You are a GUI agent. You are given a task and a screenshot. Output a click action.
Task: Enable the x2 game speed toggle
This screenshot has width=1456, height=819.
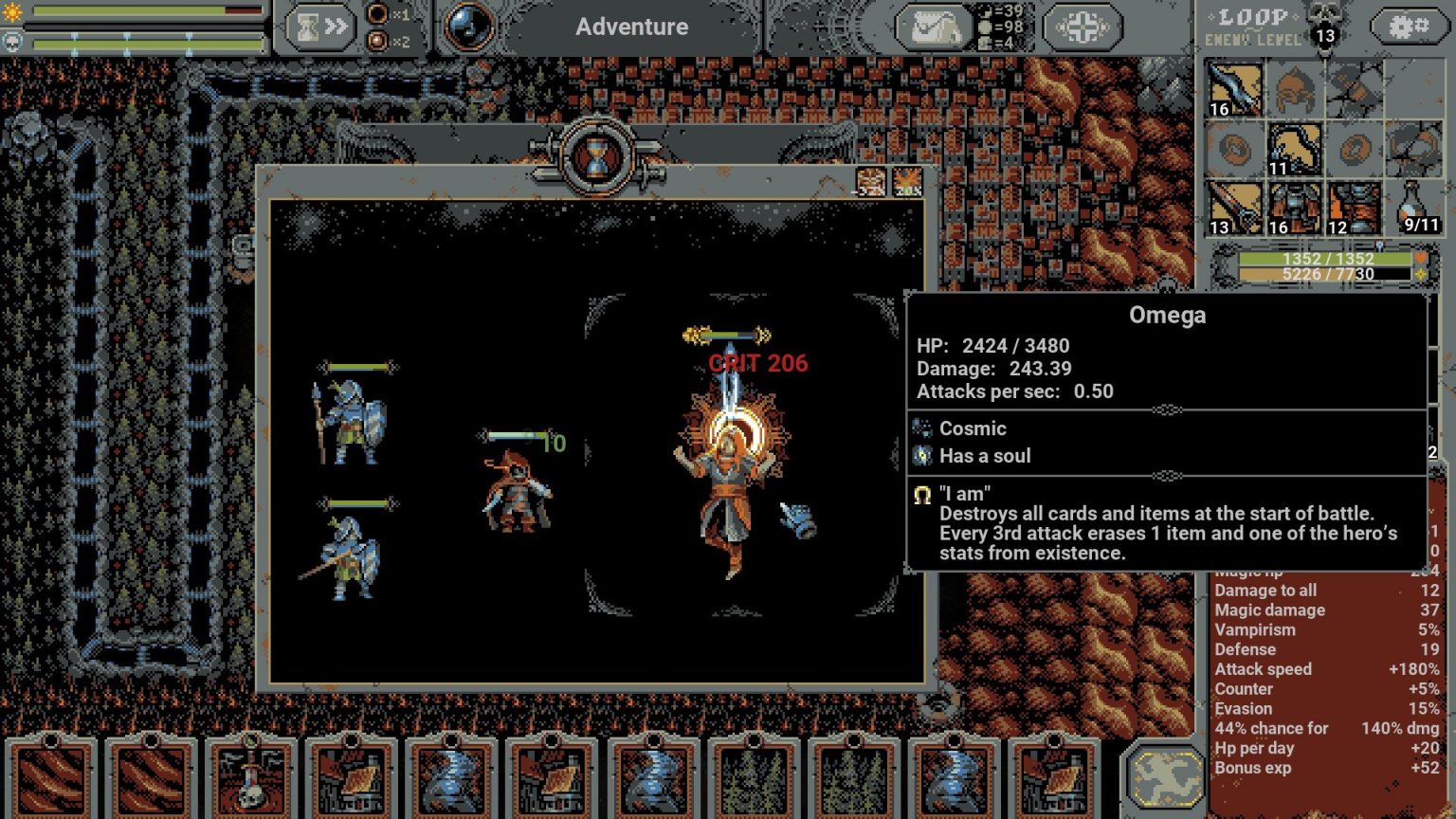click(377, 42)
